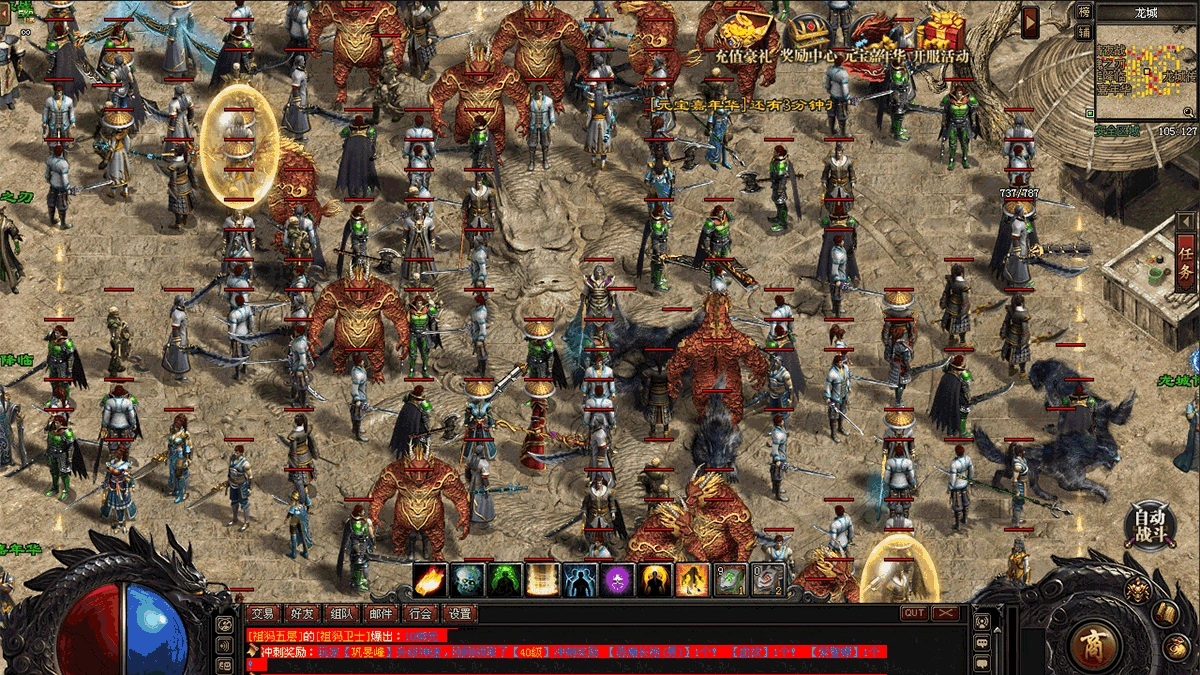Open the 商 shop button
The height and width of the screenshot is (675, 1200).
(x=1094, y=643)
